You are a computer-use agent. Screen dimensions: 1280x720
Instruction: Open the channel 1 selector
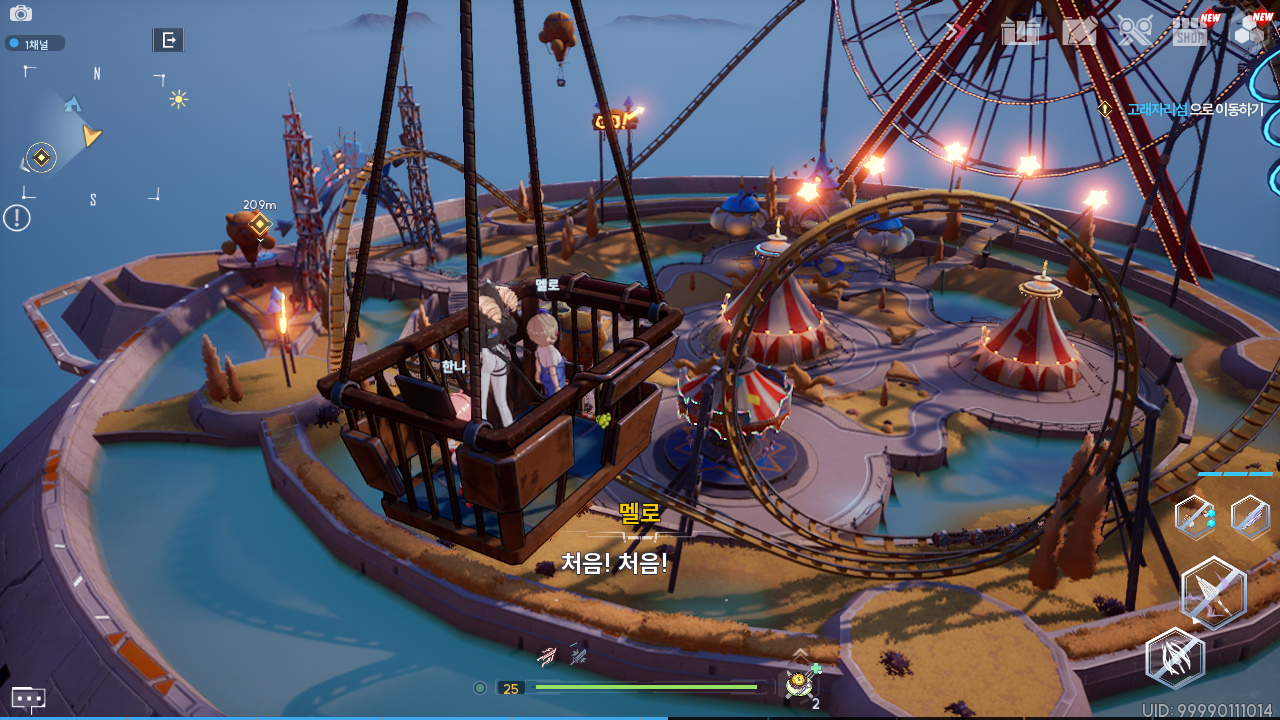[x=35, y=44]
